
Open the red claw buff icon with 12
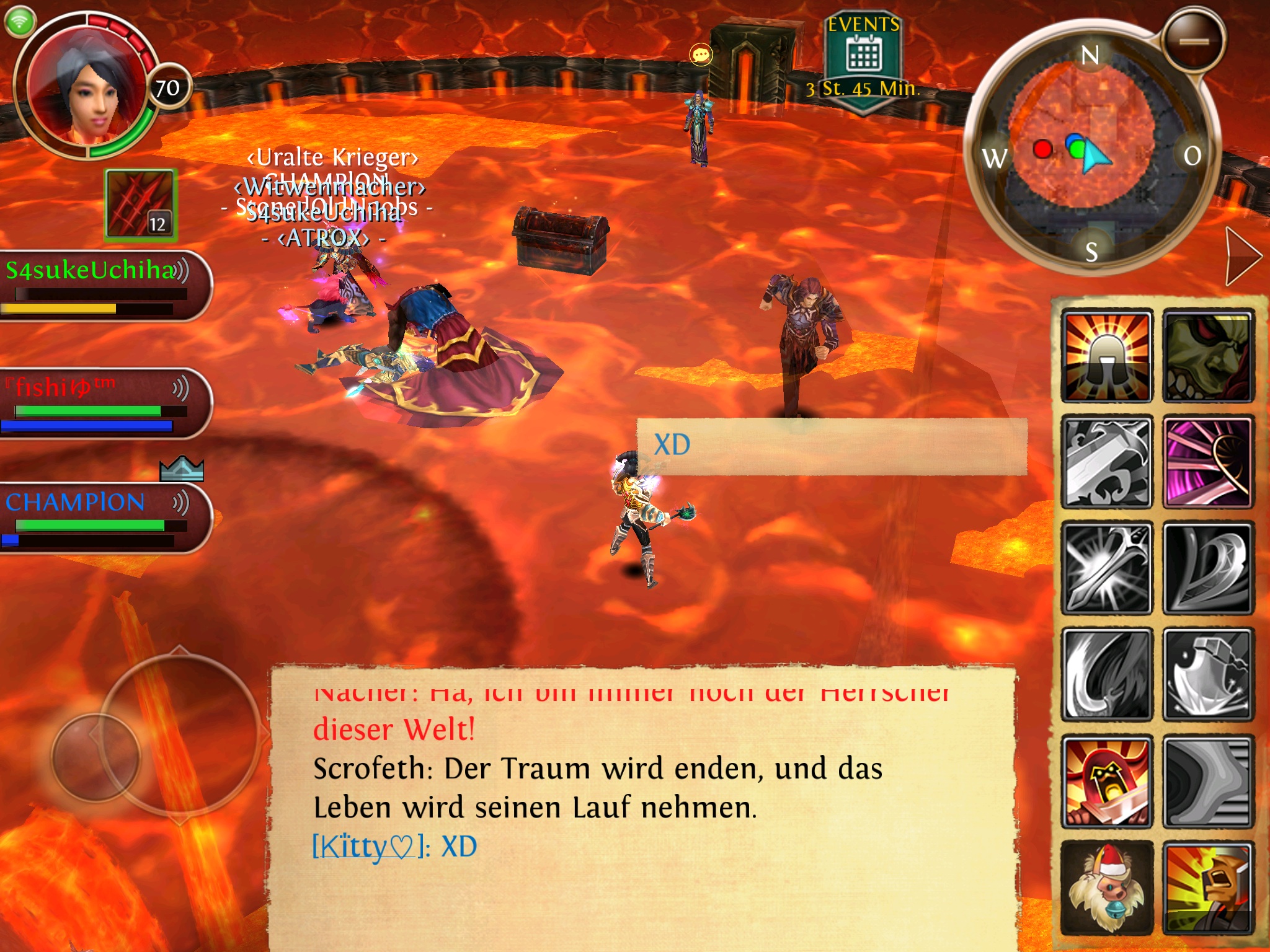coord(141,205)
